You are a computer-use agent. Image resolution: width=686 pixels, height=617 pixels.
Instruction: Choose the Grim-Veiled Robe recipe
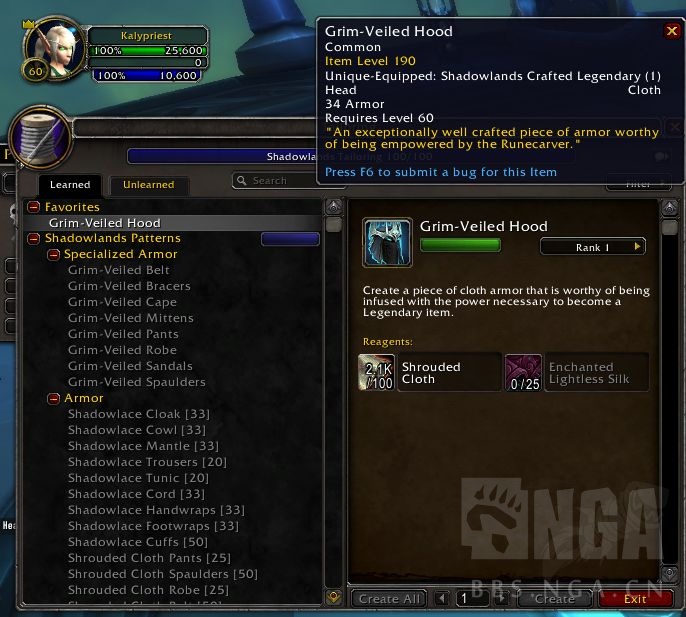coord(122,350)
